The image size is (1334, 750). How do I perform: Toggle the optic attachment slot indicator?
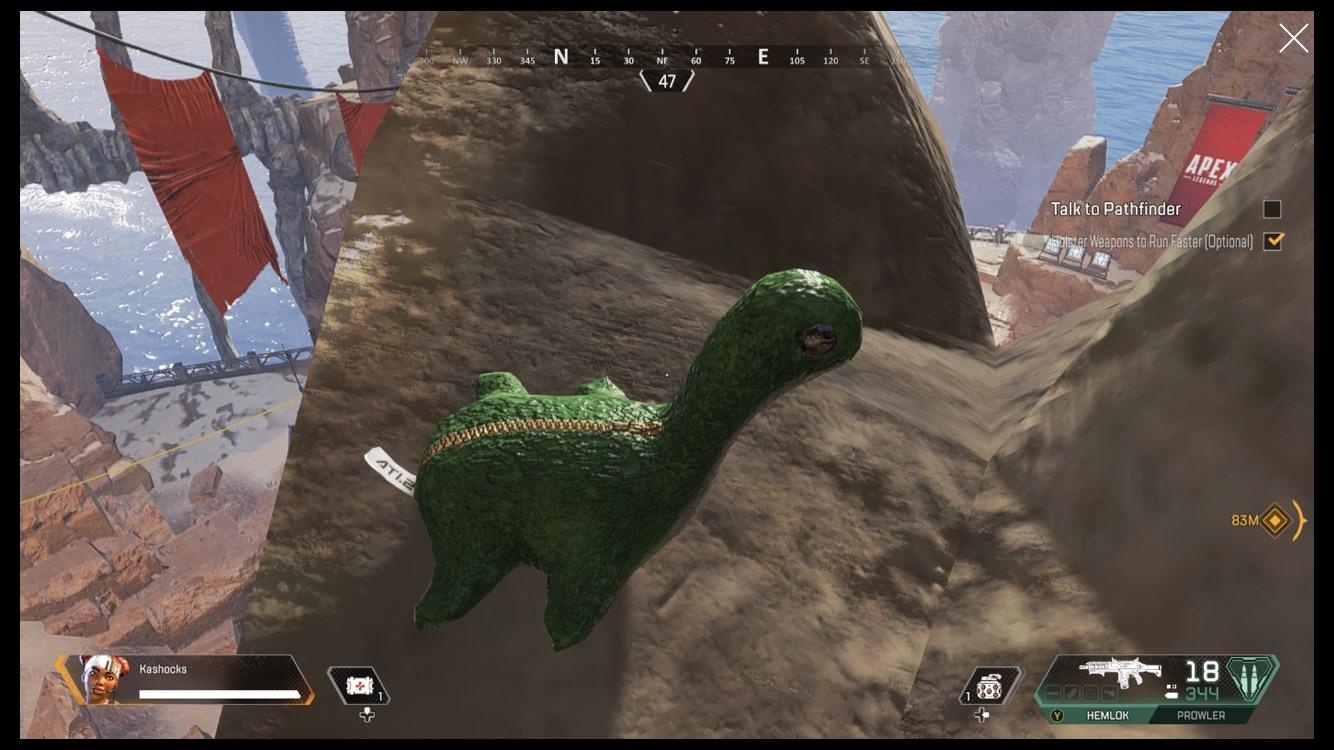coord(1088,692)
